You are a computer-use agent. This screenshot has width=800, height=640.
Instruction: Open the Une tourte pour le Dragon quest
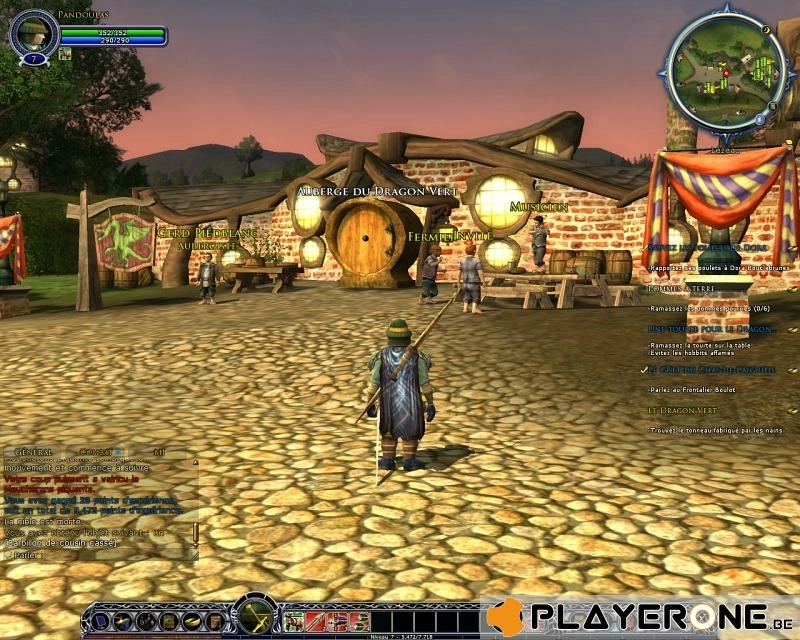click(711, 329)
